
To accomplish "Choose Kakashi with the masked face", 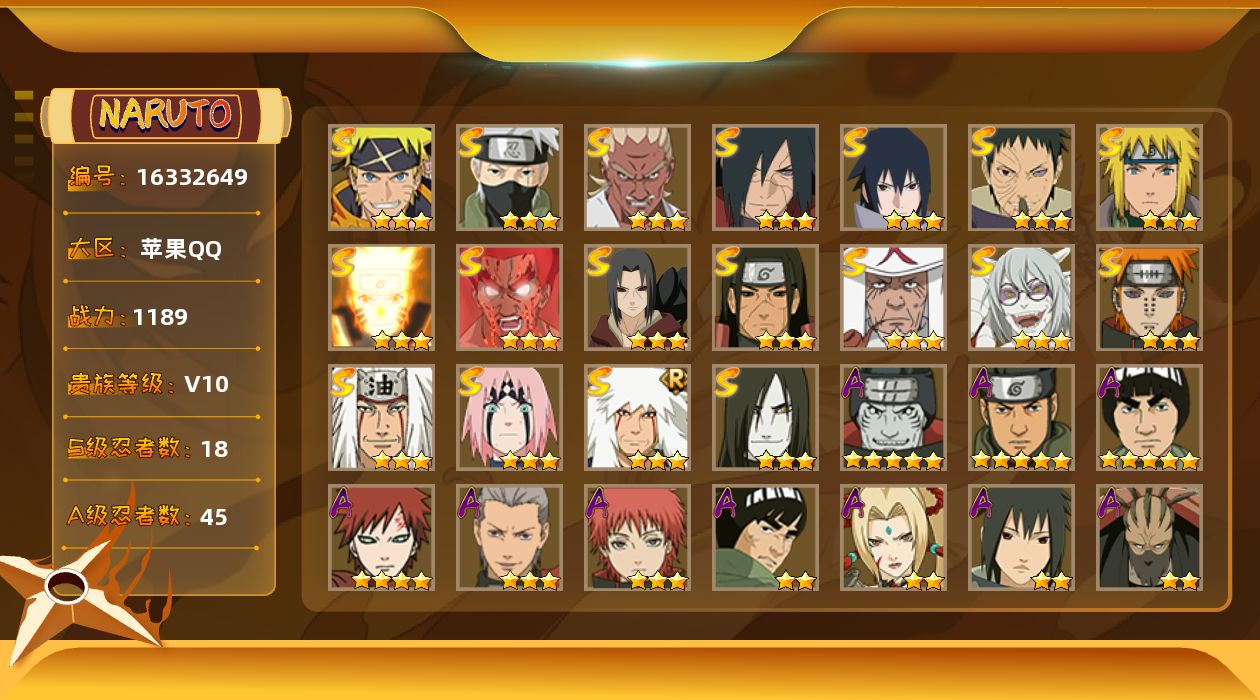I will [x=509, y=177].
